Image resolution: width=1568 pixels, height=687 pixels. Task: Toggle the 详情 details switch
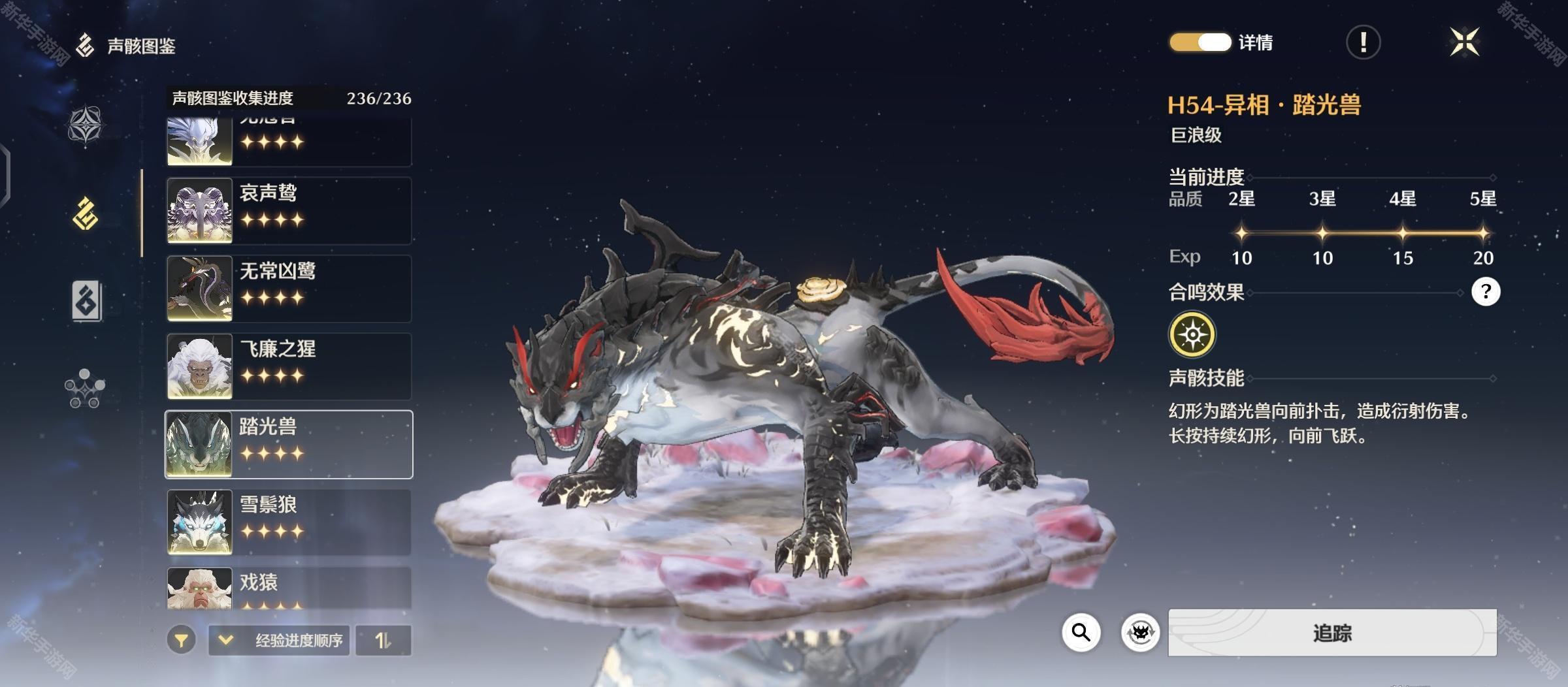click(1200, 42)
